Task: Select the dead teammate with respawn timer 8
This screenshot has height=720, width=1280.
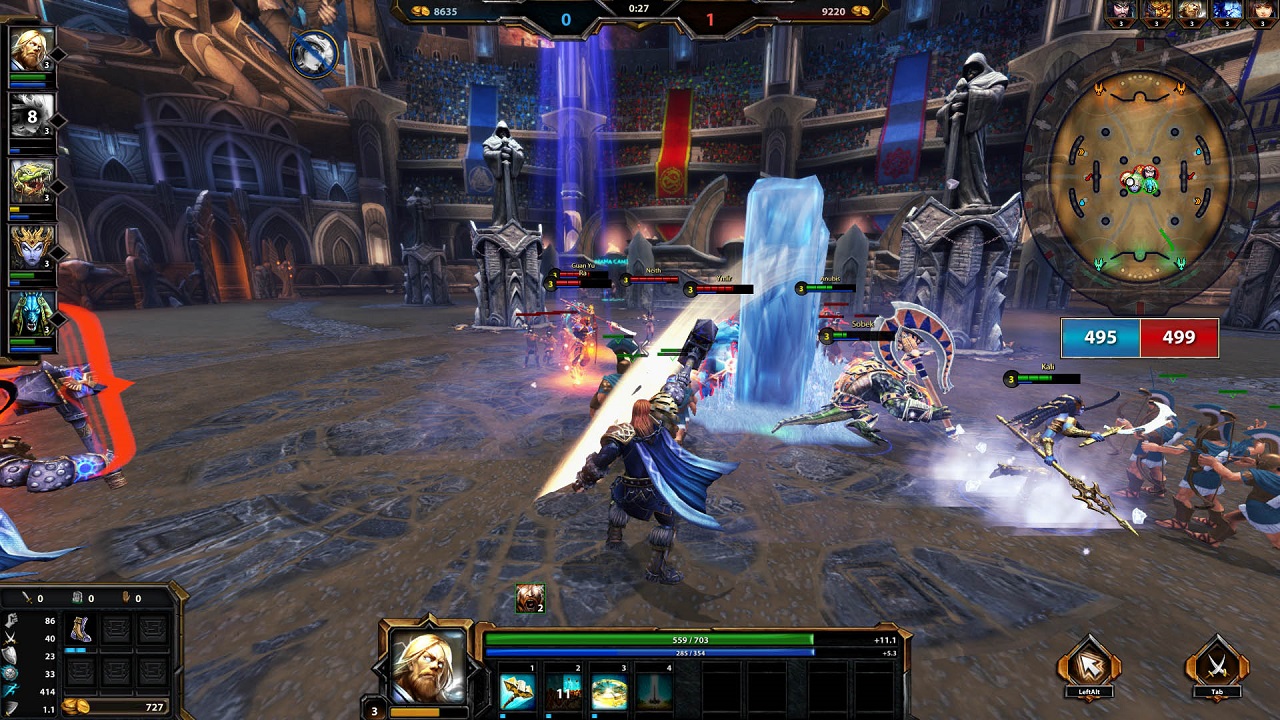Action: (30, 117)
